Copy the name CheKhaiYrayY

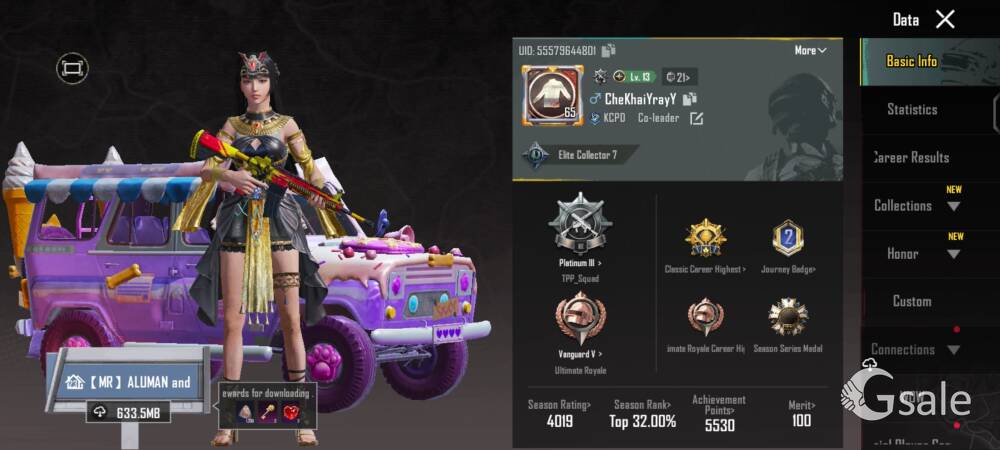[x=689, y=99]
